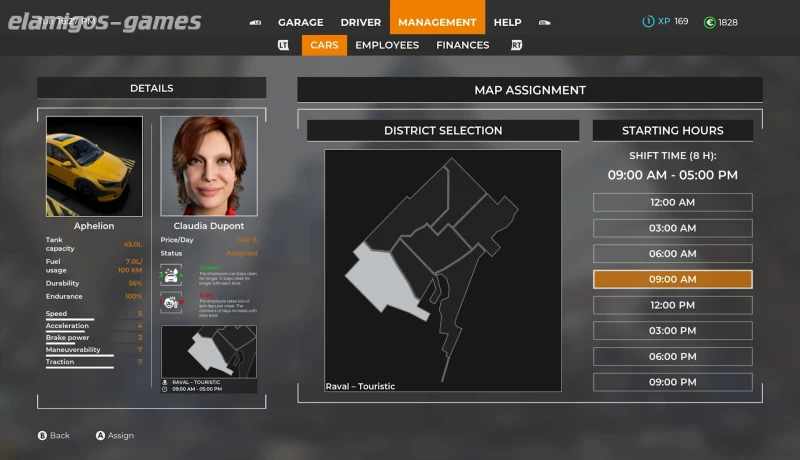
Task: Open the Finances sub-tab
Action: pos(462,45)
